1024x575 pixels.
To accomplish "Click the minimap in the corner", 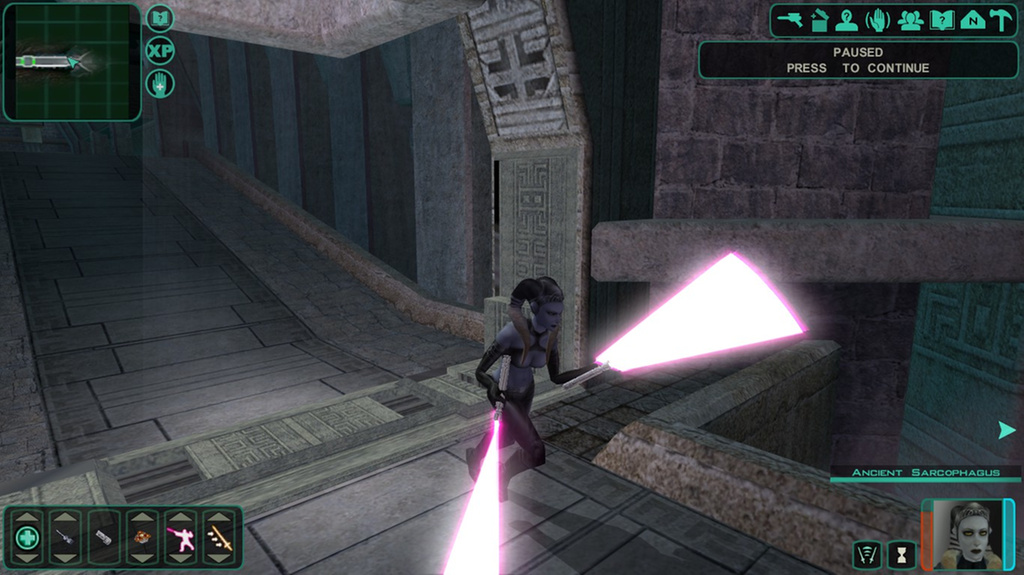I will [71, 62].
